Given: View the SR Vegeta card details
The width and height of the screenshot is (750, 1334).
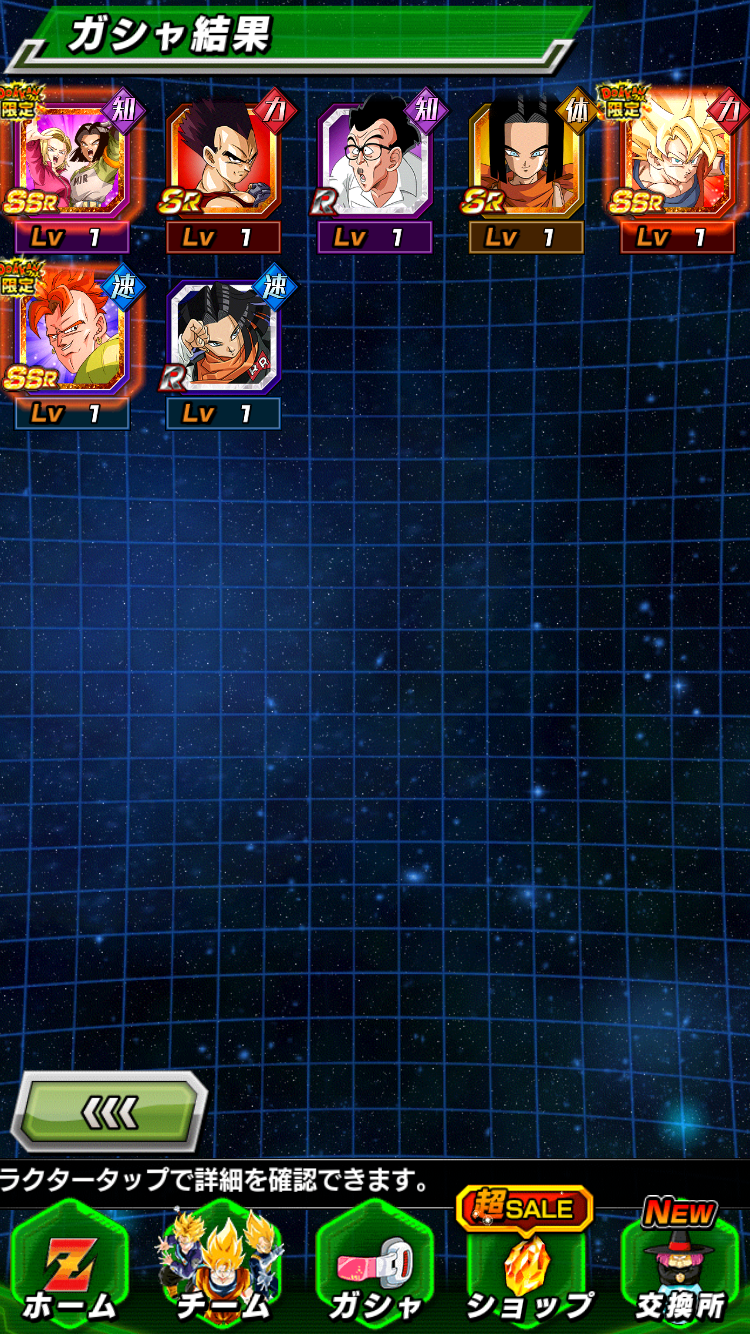Looking at the screenshot, I should pos(223,162).
